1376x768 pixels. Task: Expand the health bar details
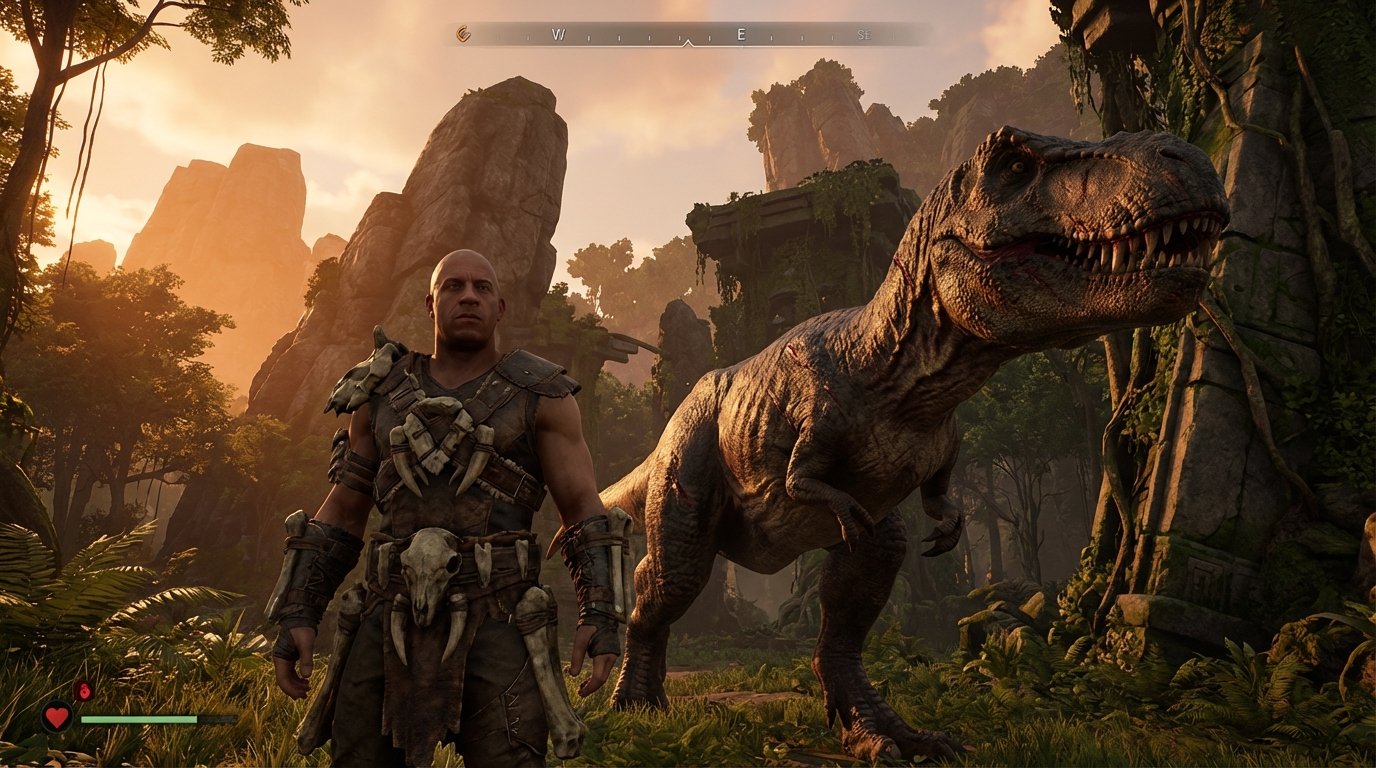click(x=140, y=719)
